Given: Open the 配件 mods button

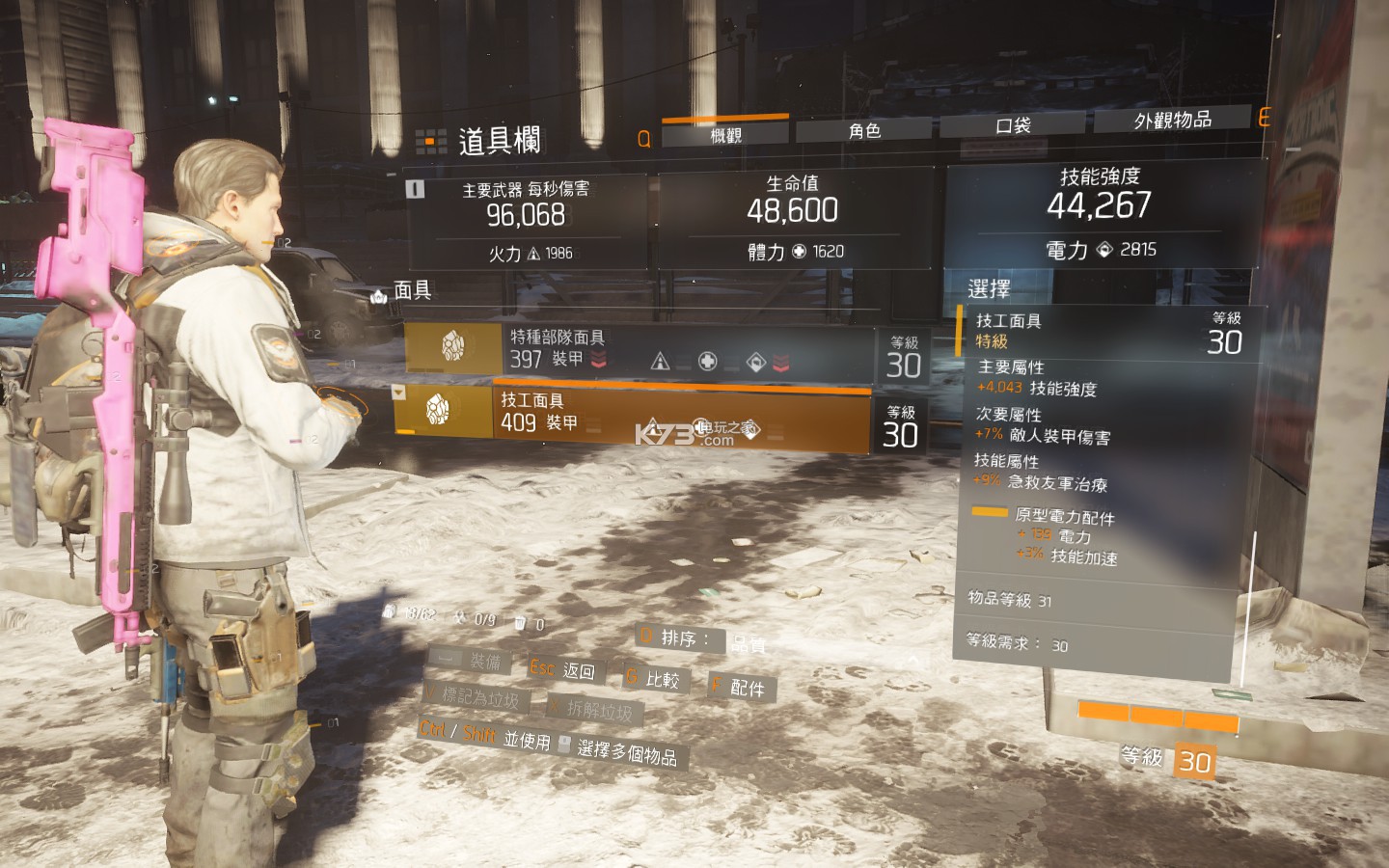Looking at the screenshot, I should click(741, 688).
